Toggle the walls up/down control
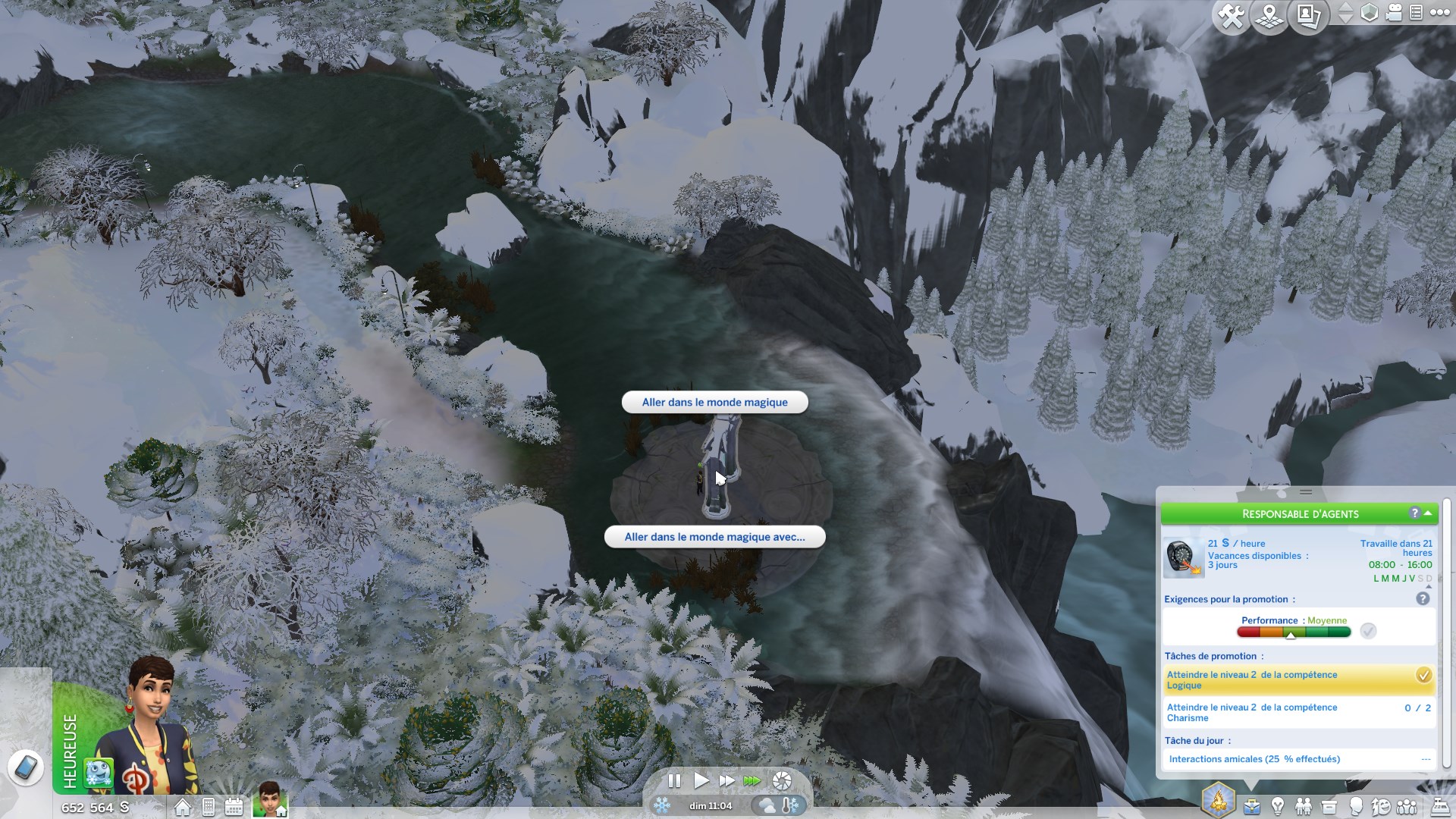The width and height of the screenshot is (1456, 819). point(1345,14)
